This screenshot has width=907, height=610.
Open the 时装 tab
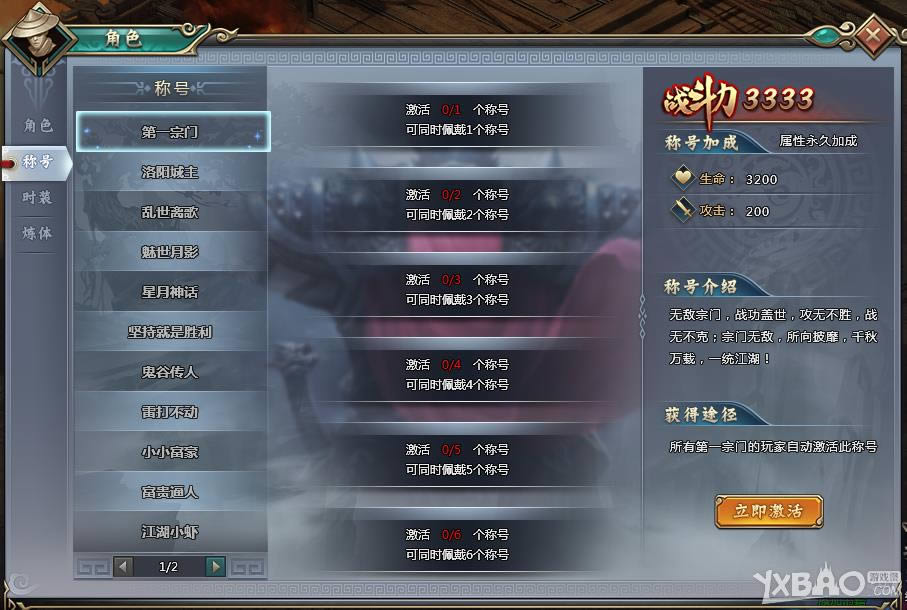click(38, 198)
